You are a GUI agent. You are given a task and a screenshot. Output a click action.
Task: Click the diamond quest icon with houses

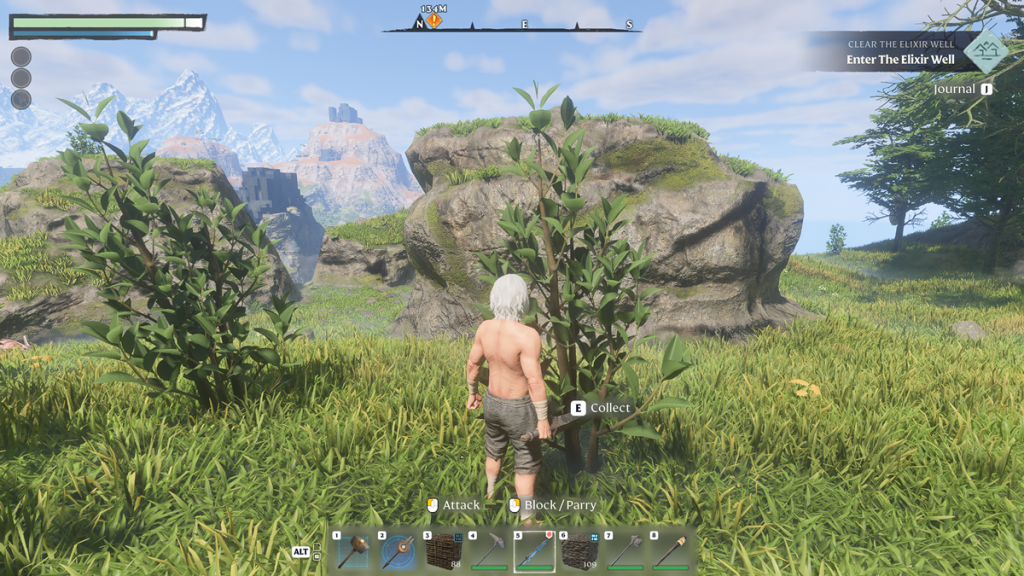pyautogui.click(x=986, y=51)
